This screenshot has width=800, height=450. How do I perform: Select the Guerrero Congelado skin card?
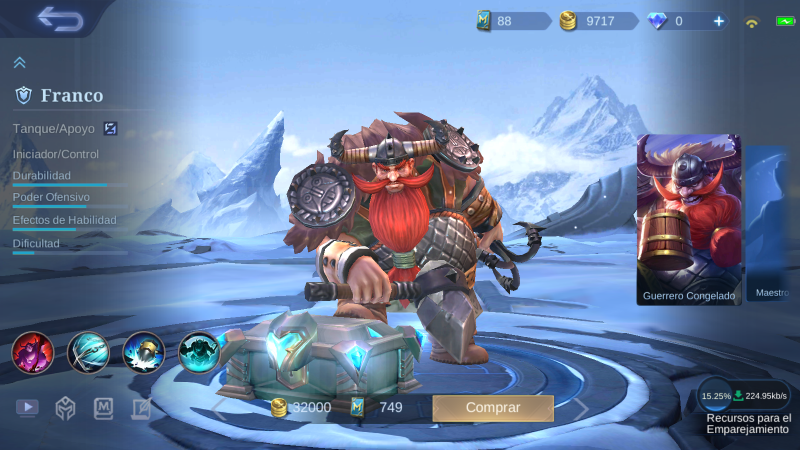689,220
